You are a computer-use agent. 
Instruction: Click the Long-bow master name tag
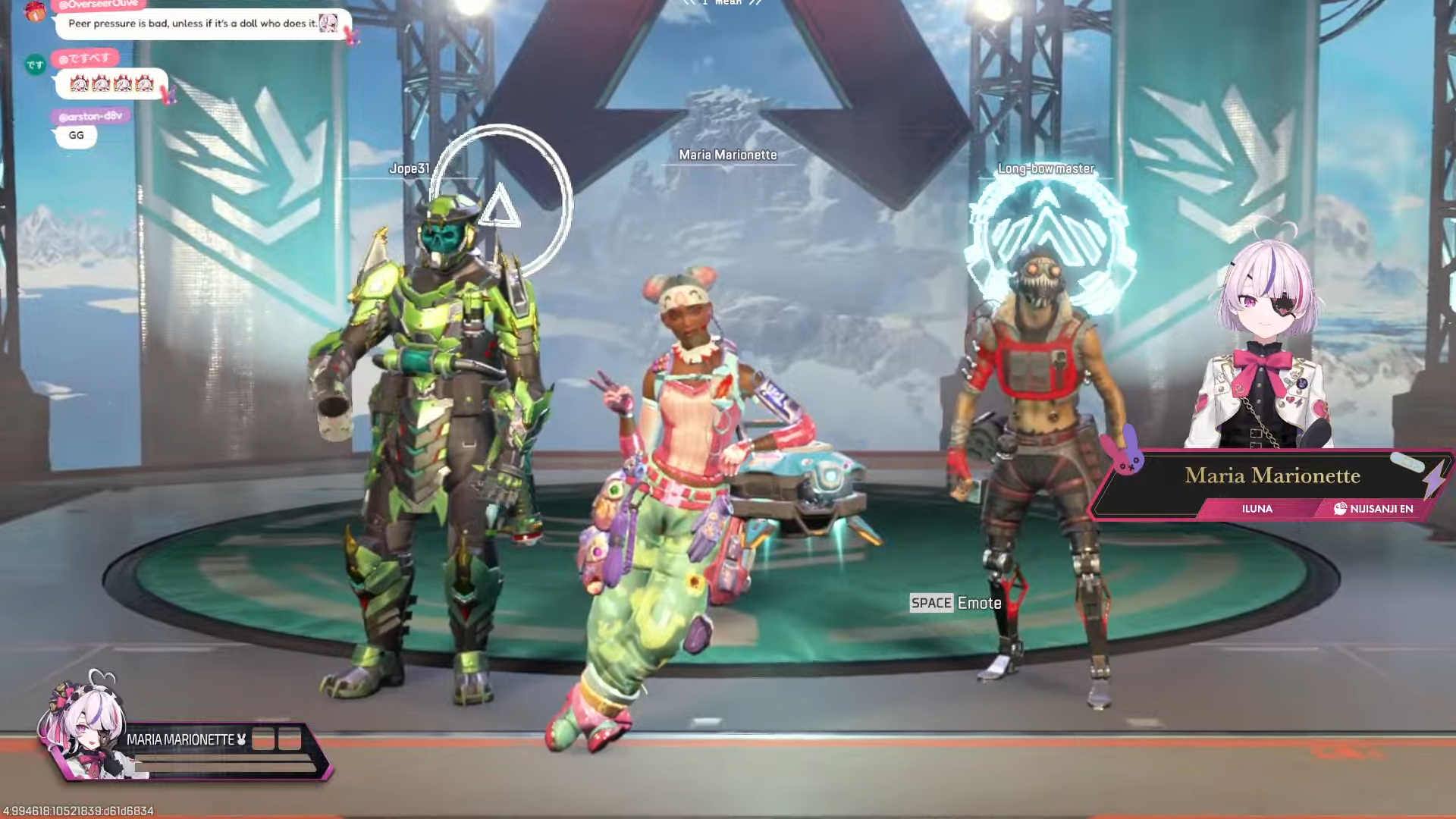(1046, 168)
